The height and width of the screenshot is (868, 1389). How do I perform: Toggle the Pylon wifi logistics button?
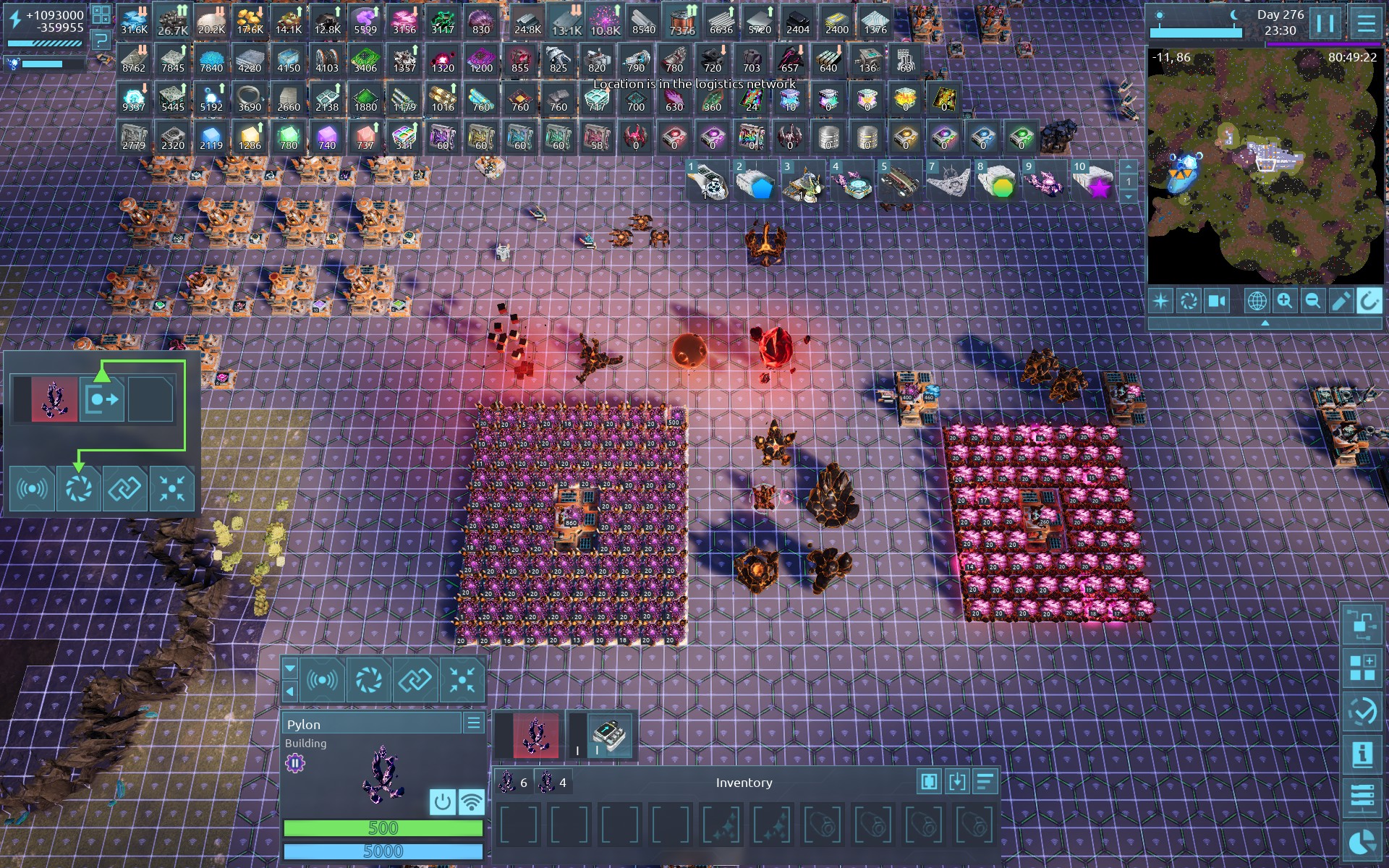pos(471,801)
